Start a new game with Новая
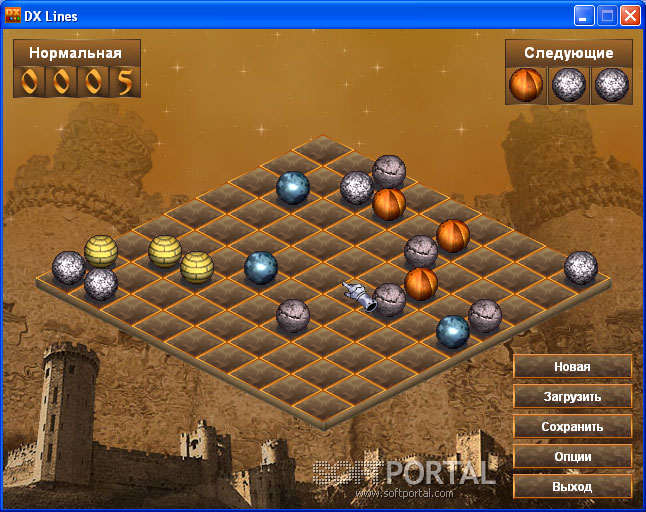 (572, 367)
